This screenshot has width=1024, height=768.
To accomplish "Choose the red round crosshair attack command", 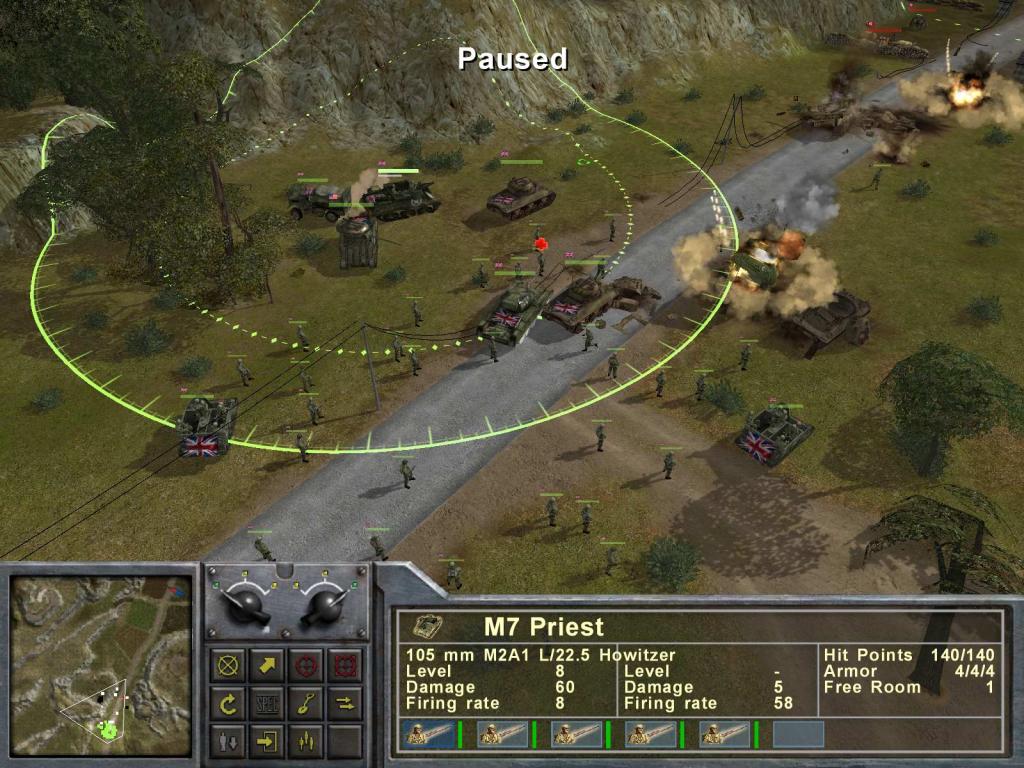I will 305,665.
